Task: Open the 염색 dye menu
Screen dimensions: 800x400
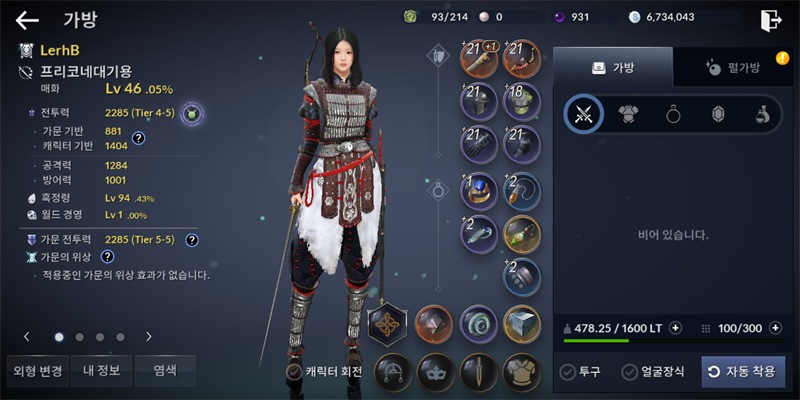Action: pos(165,371)
